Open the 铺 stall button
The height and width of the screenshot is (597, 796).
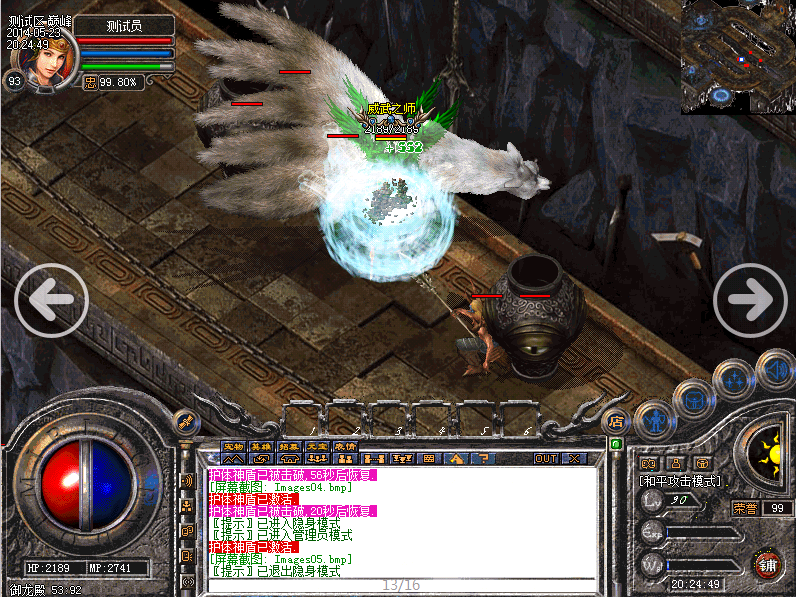pyautogui.click(x=768, y=562)
